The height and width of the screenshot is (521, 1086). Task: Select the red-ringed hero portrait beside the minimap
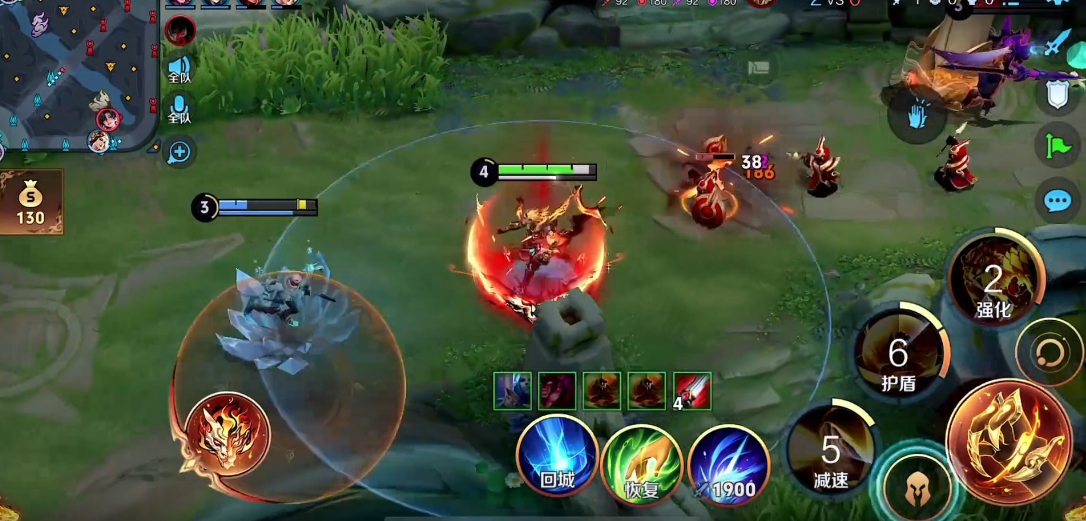tap(180, 30)
